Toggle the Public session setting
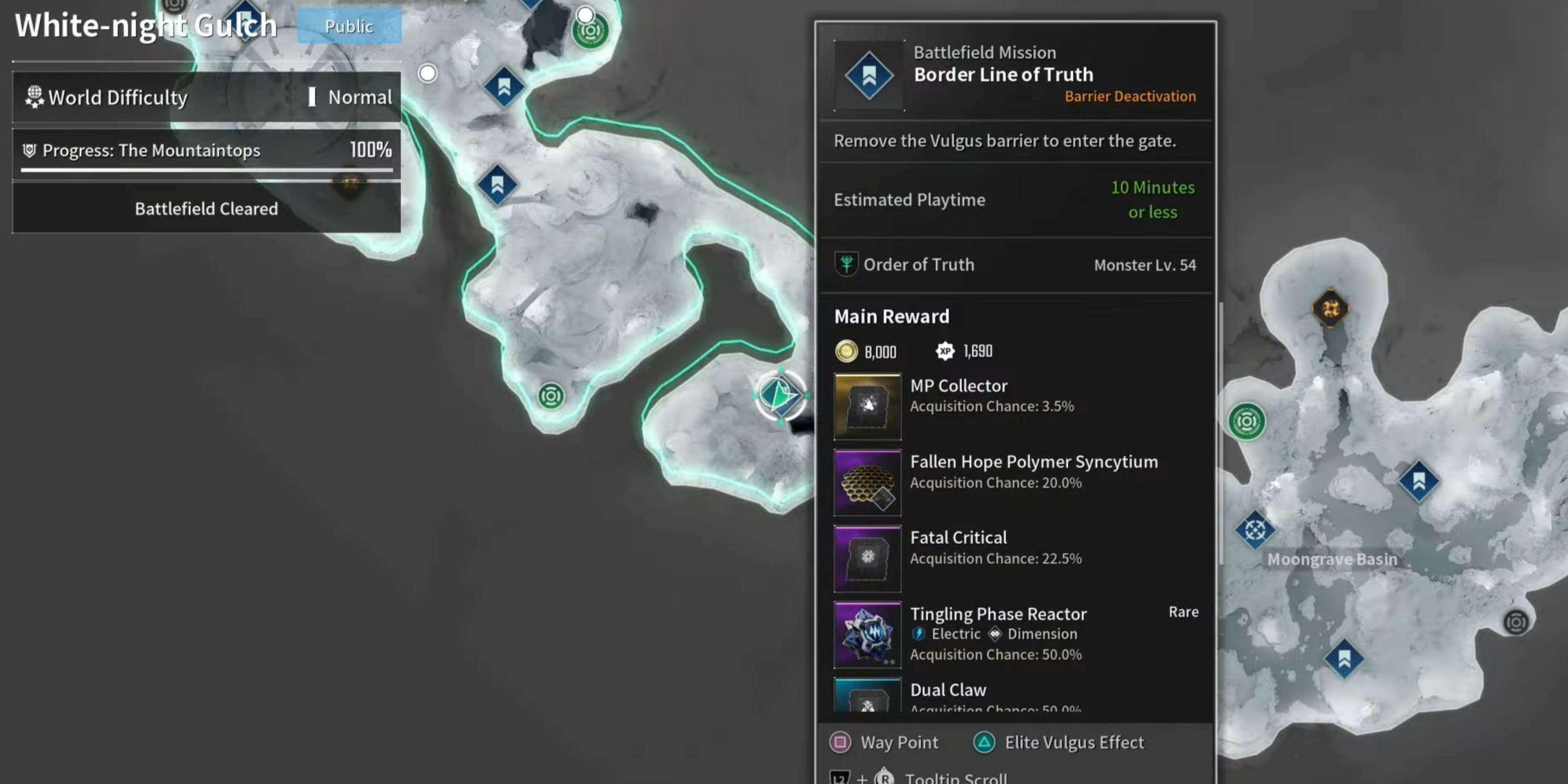This screenshot has width=1568, height=784. tap(349, 26)
